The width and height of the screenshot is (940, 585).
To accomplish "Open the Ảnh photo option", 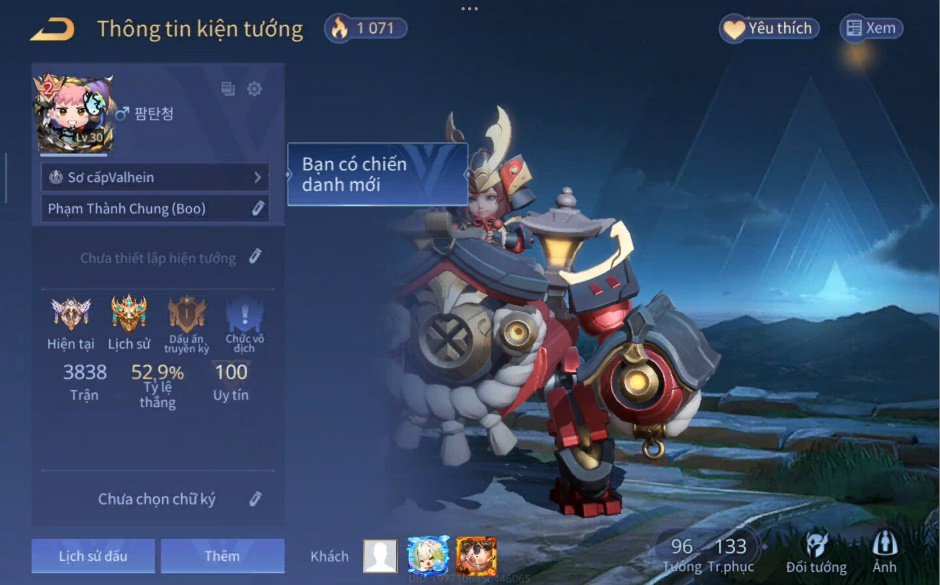I will point(884,553).
